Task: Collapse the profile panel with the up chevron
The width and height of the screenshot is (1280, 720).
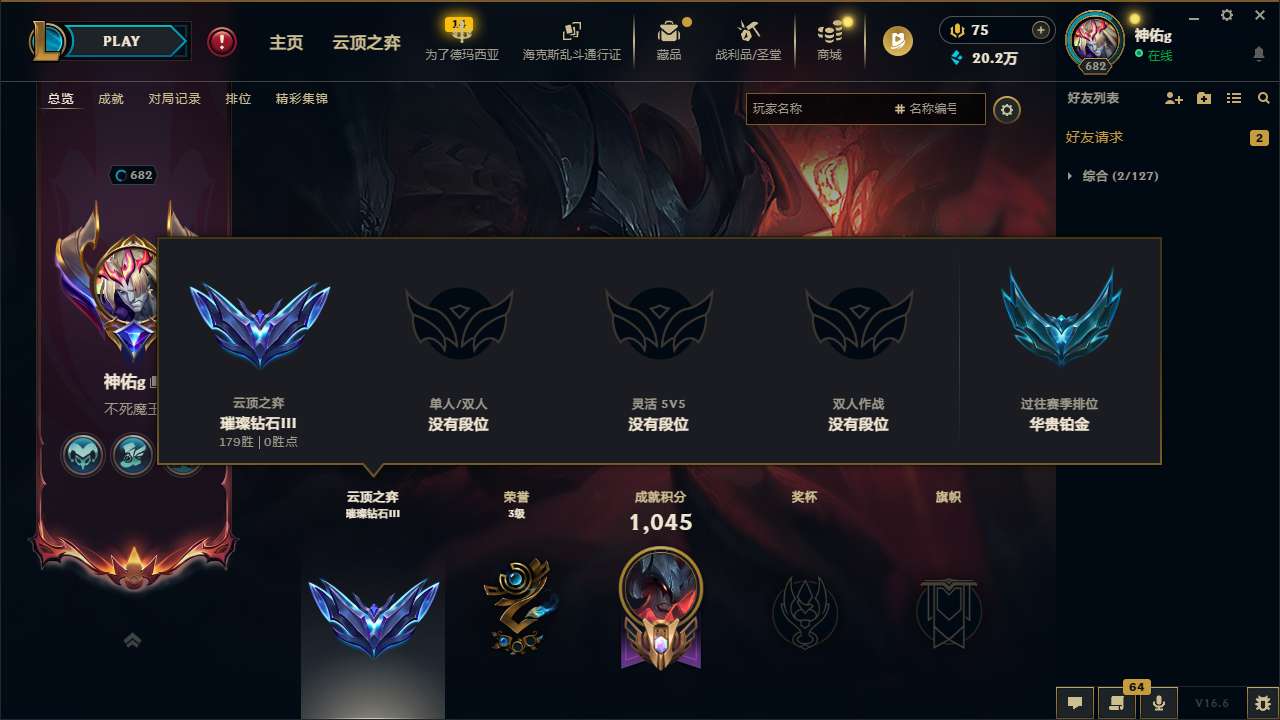Action: 133,640
